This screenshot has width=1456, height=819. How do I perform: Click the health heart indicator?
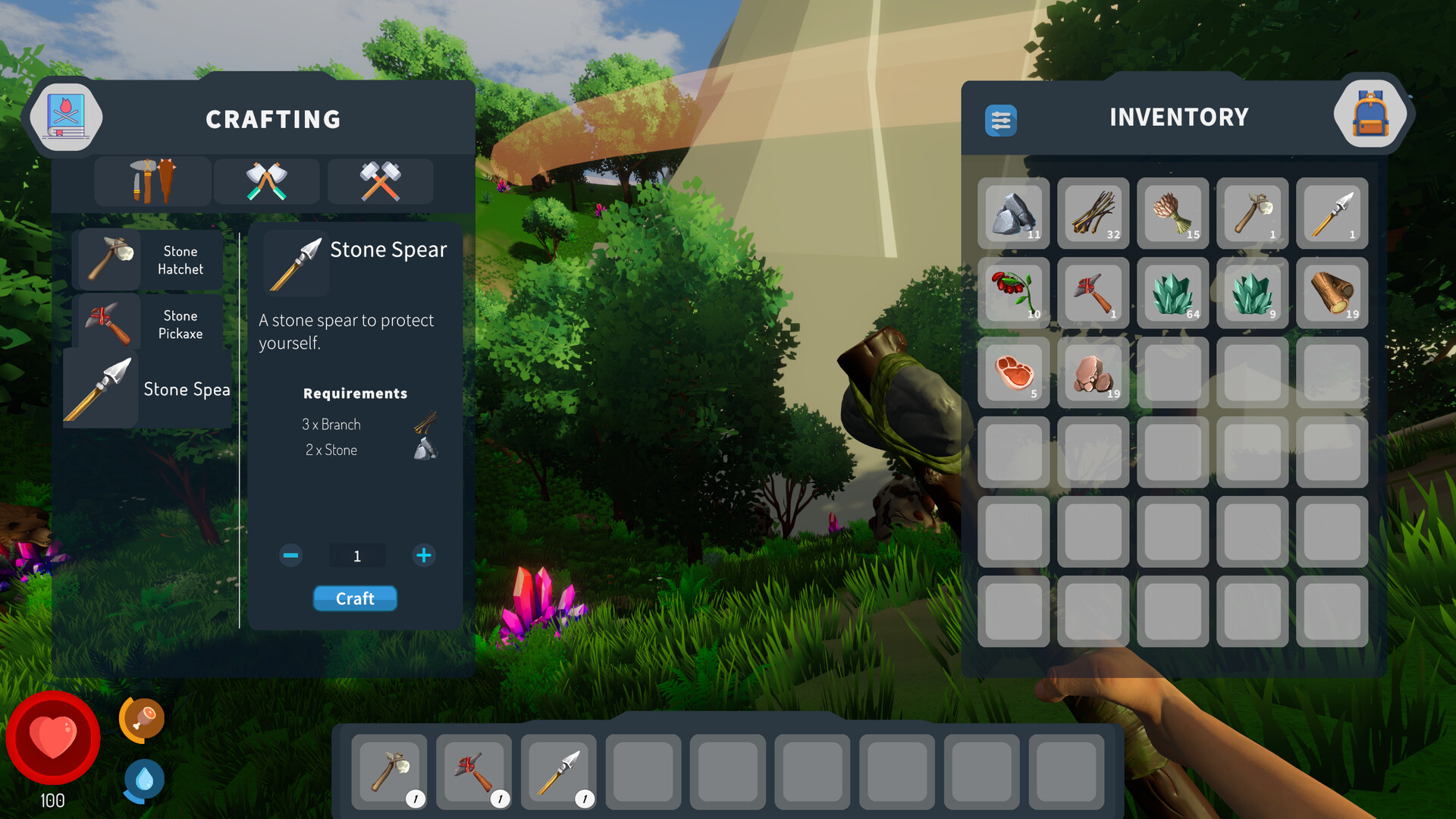pyautogui.click(x=52, y=737)
